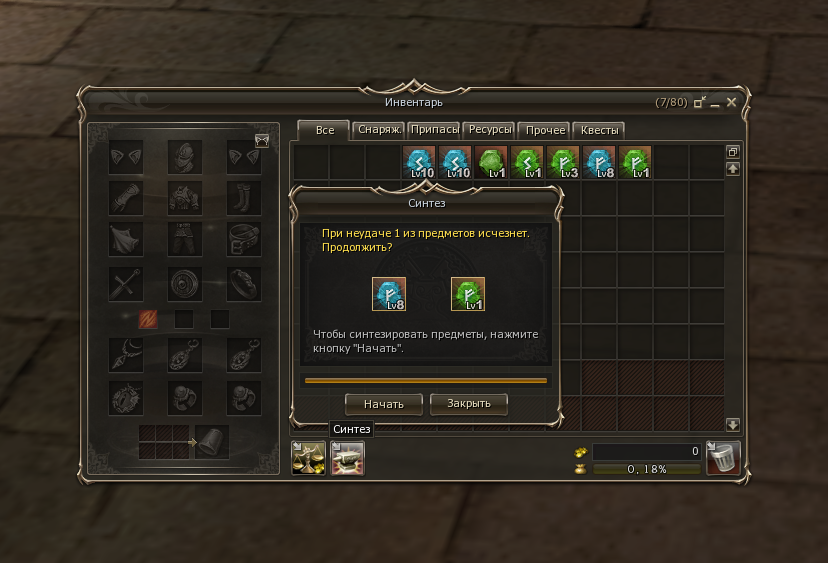Viewport: 828px width, 563px height.
Task: Open the Снаряж. tab
Action: pos(379,130)
